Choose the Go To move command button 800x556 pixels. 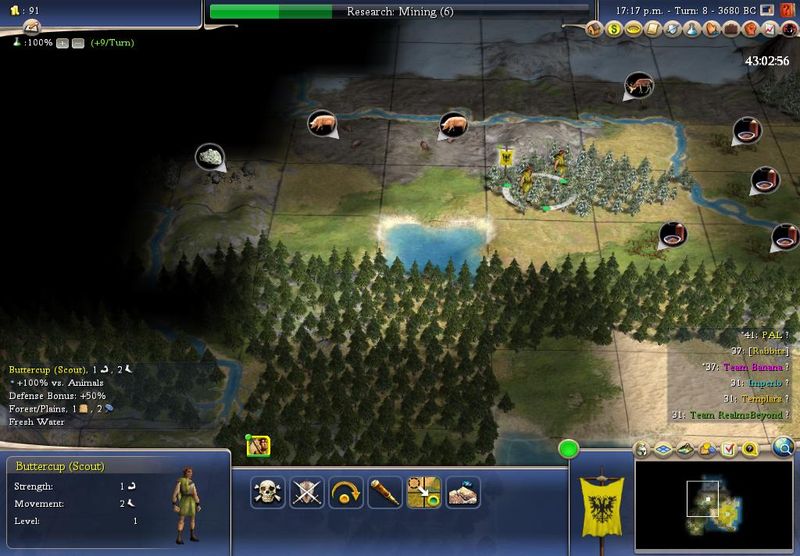[x=424, y=491]
